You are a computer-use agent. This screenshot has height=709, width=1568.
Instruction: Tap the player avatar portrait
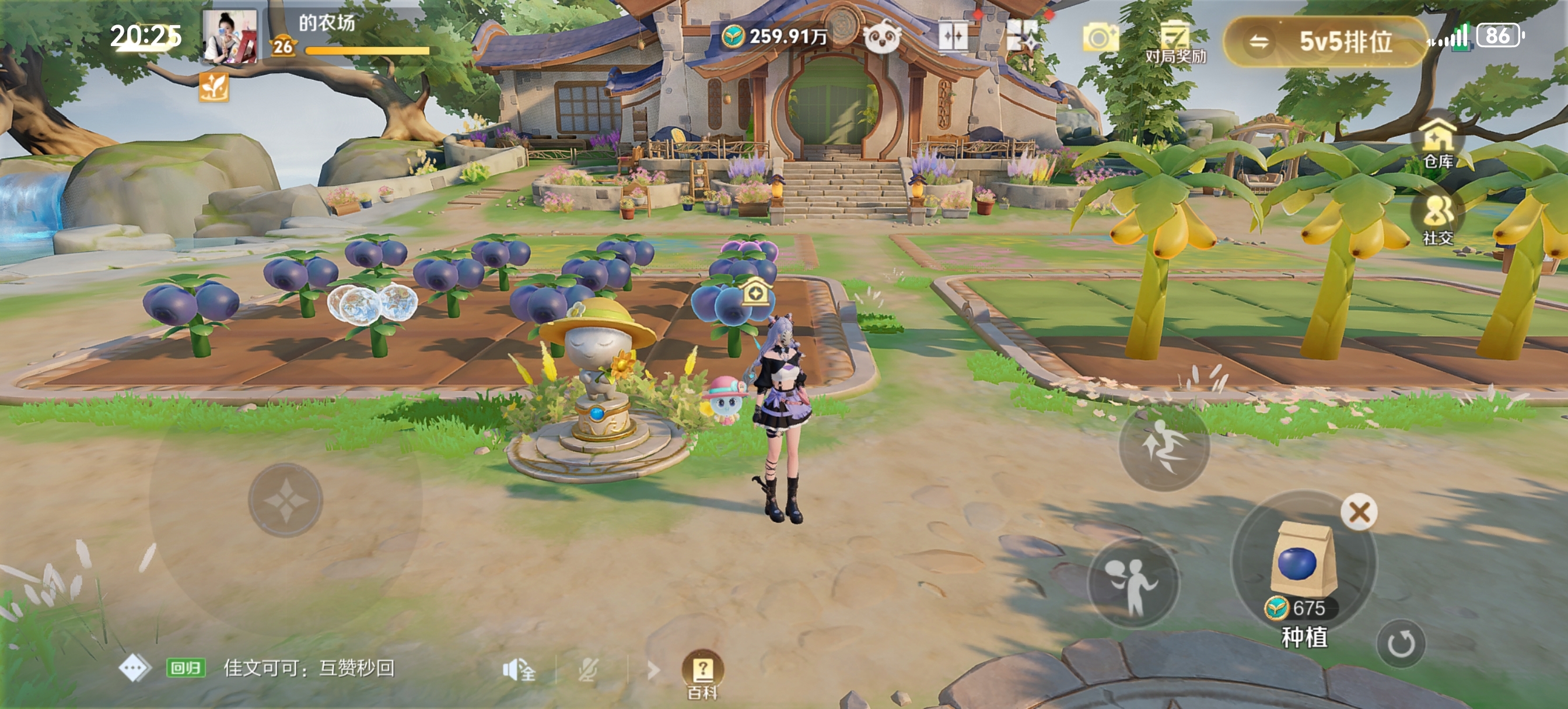click(x=229, y=37)
